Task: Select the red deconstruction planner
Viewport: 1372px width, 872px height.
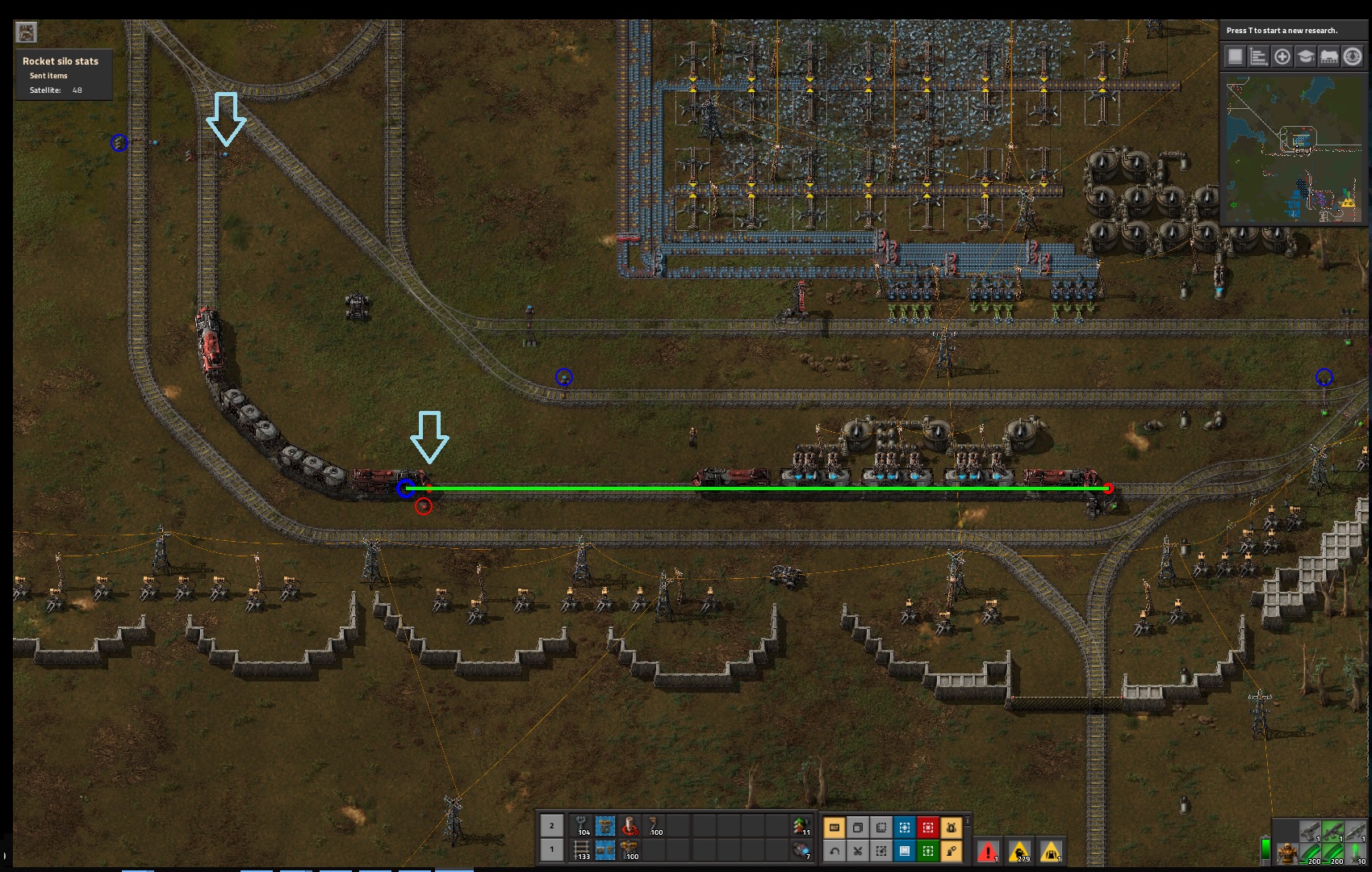Action: click(x=928, y=828)
